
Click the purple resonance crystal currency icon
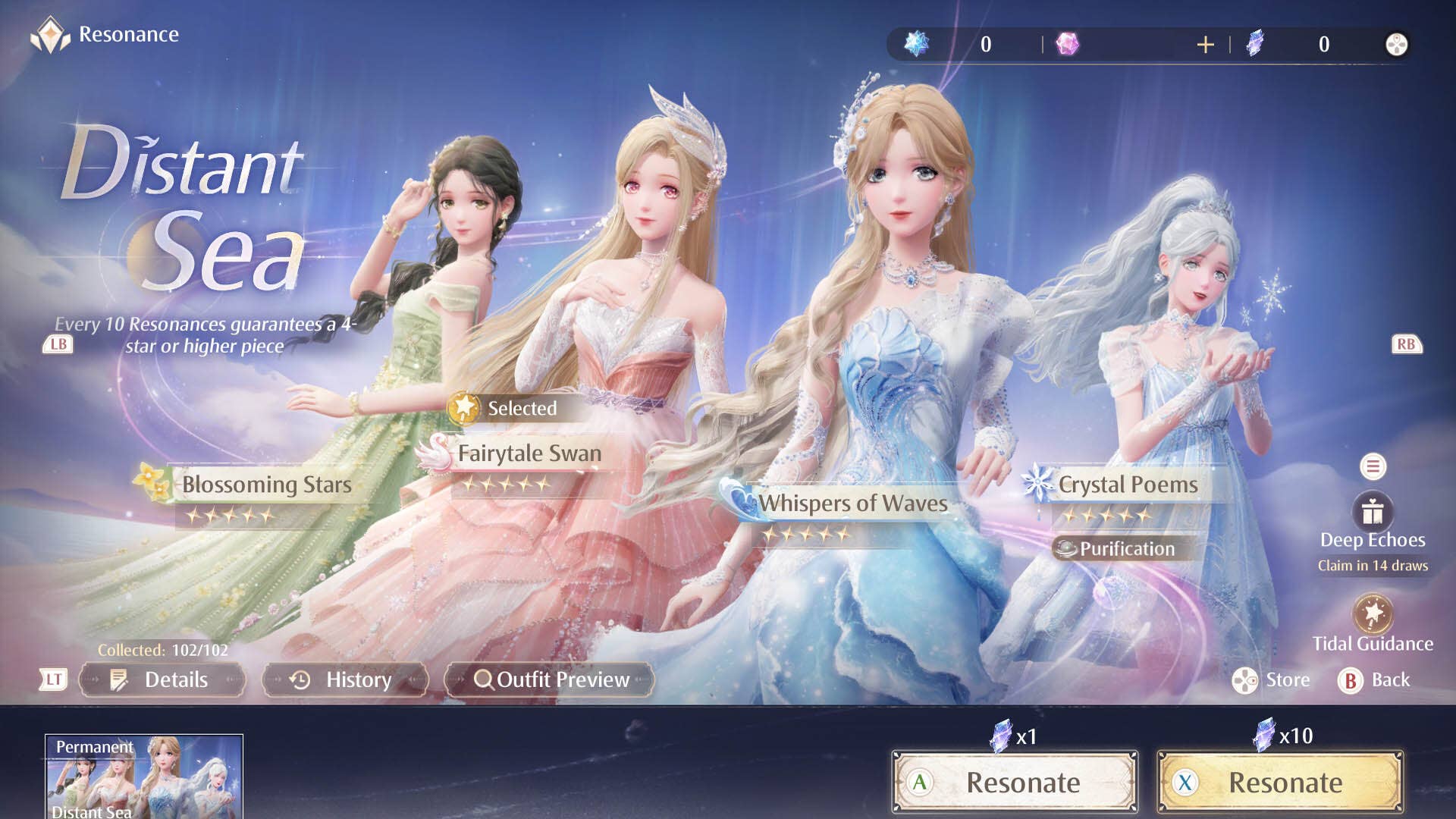pos(1255,44)
